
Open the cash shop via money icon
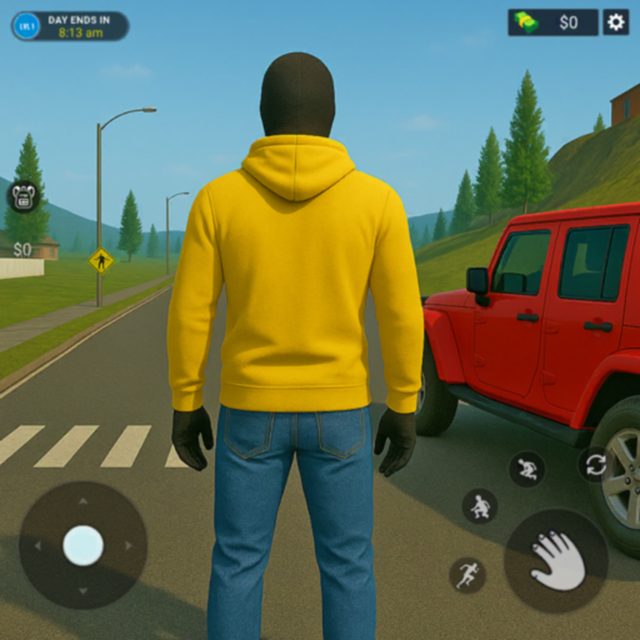(525, 22)
